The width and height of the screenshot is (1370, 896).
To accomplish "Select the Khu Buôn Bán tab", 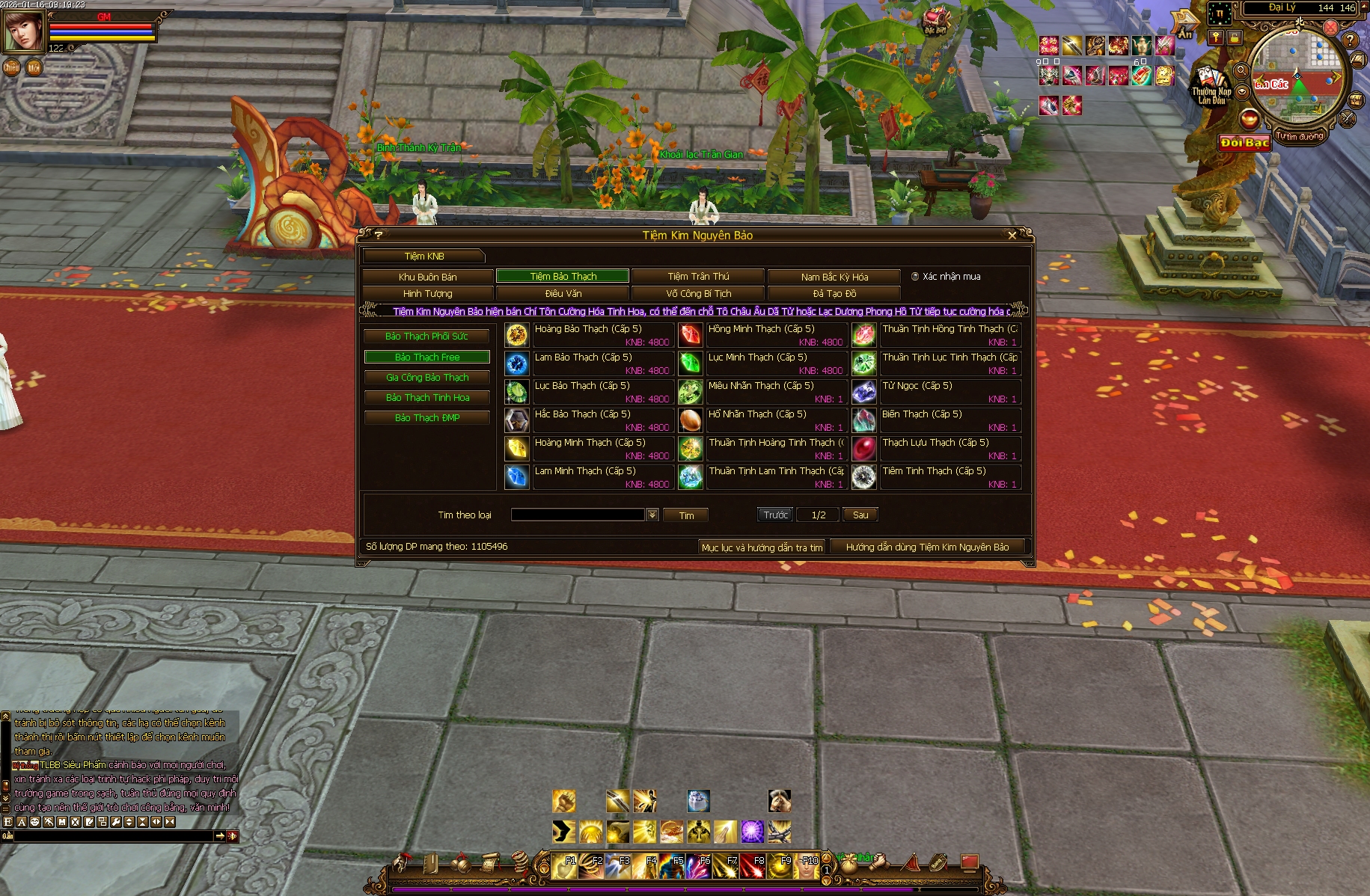I will pyautogui.click(x=427, y=277).
